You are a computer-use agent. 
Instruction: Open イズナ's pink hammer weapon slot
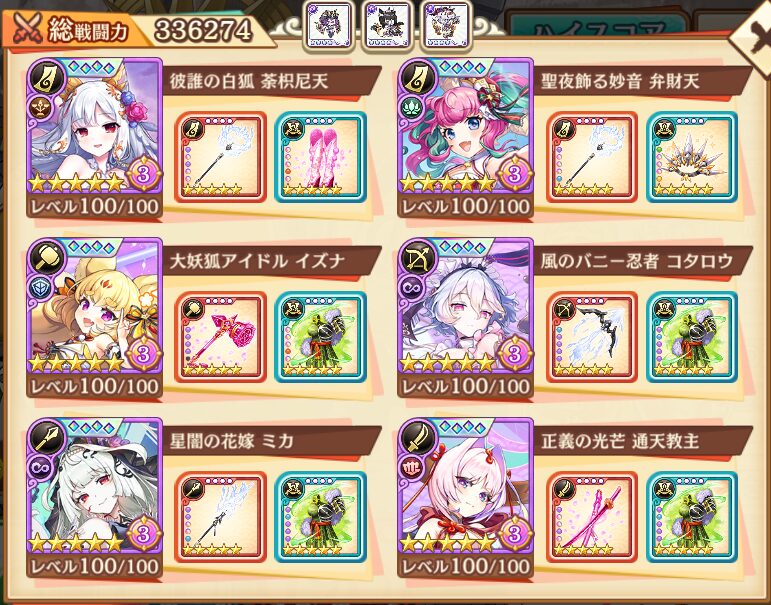tap(220, 336)
